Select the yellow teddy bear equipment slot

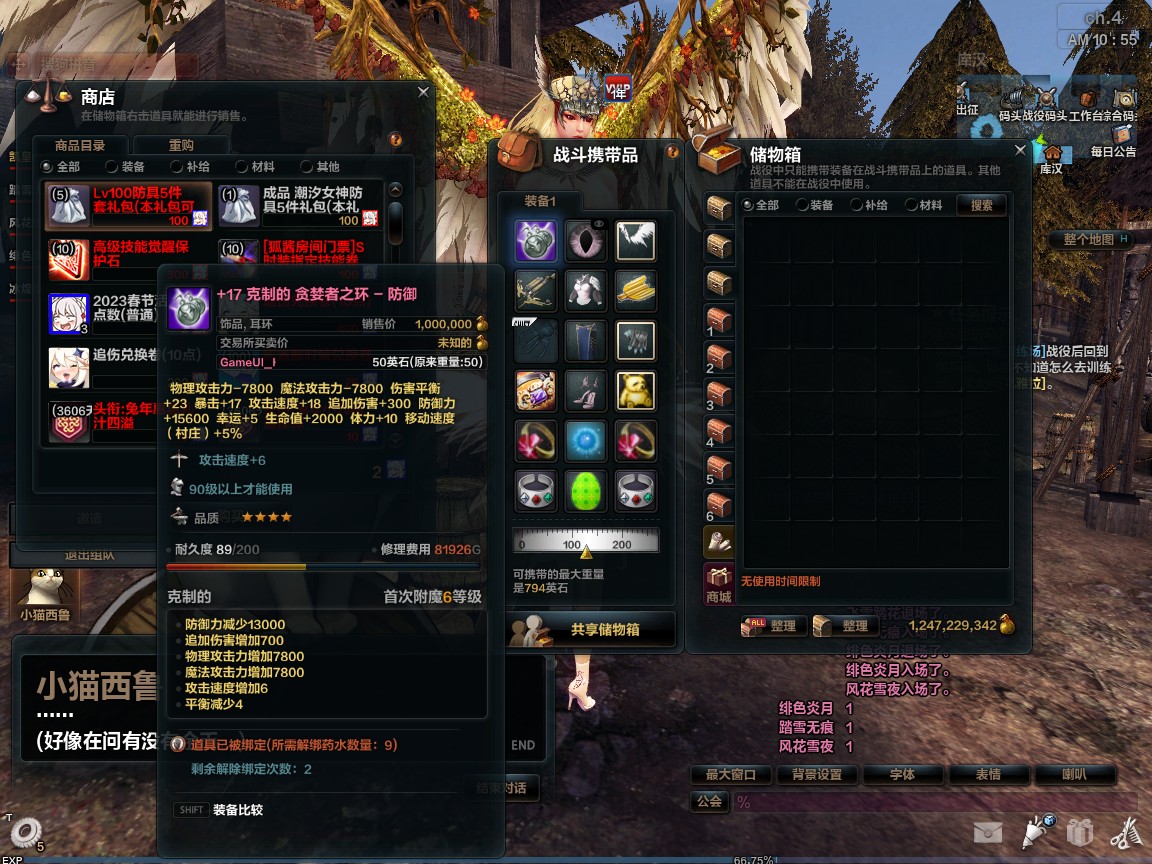(635, 391)
